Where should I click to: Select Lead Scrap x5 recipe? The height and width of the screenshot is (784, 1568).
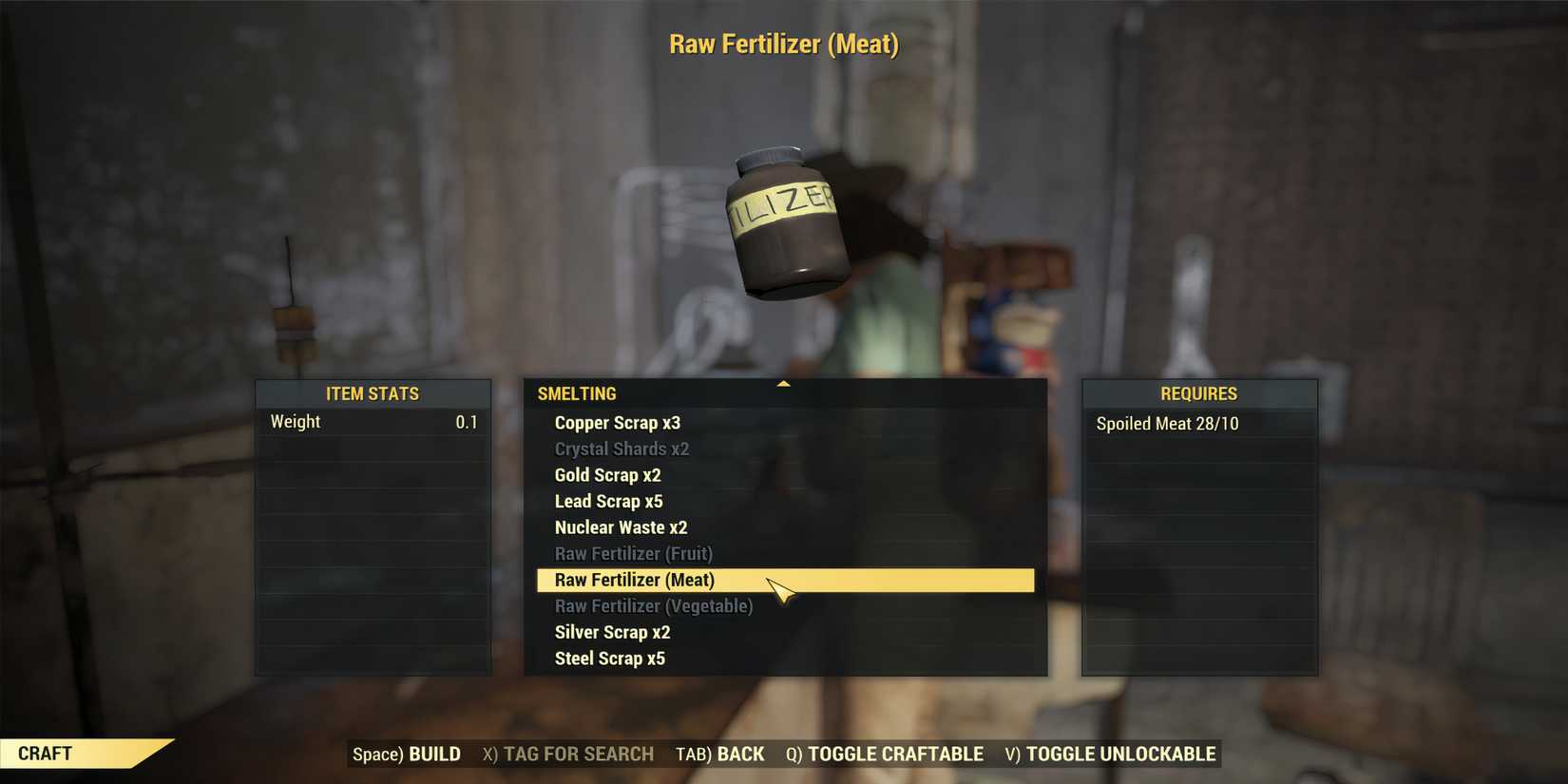click(609, 501)
